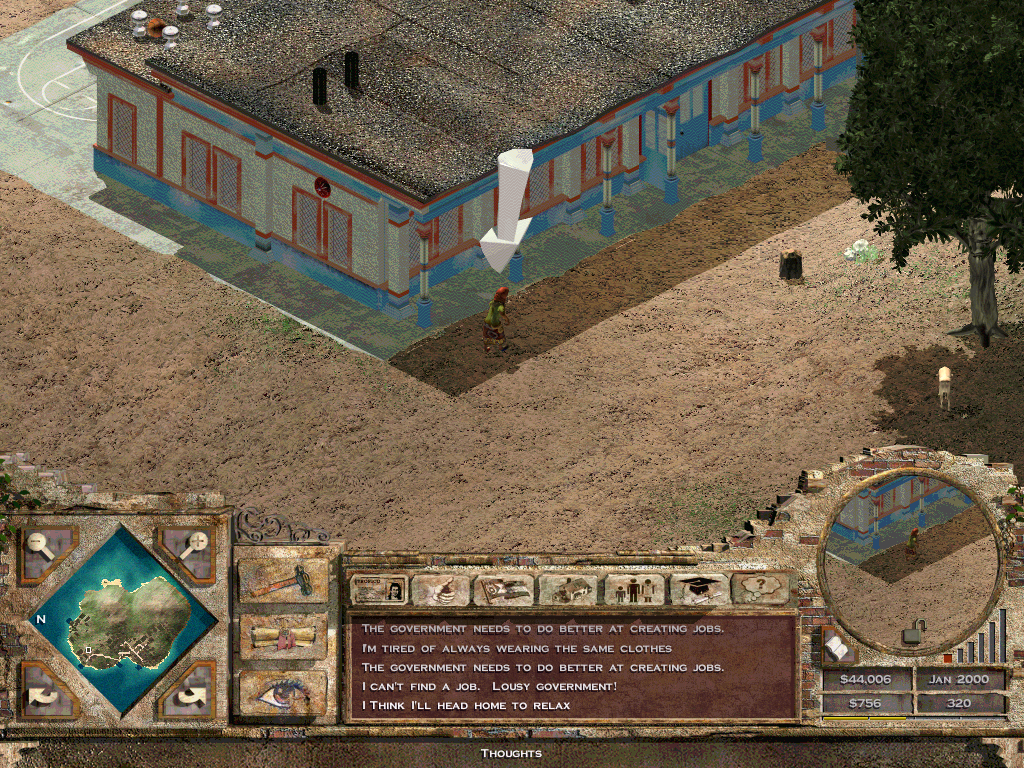Zoom out with the minus magnifier button
Viewport: 1024px width, 768px height.
coord(45,553)
